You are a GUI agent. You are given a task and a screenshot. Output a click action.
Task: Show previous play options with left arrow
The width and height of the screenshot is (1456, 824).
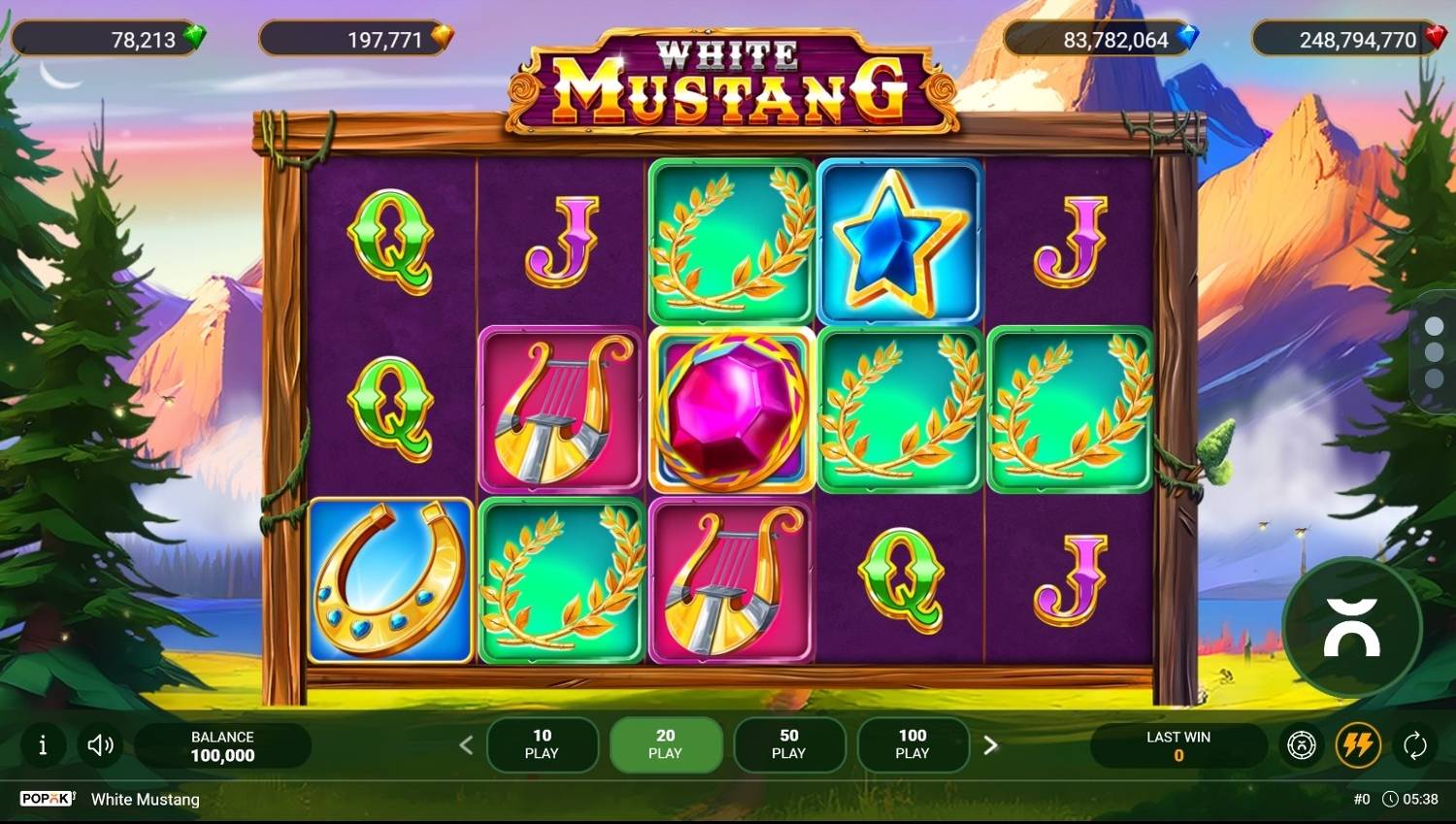tap(466, 745)
